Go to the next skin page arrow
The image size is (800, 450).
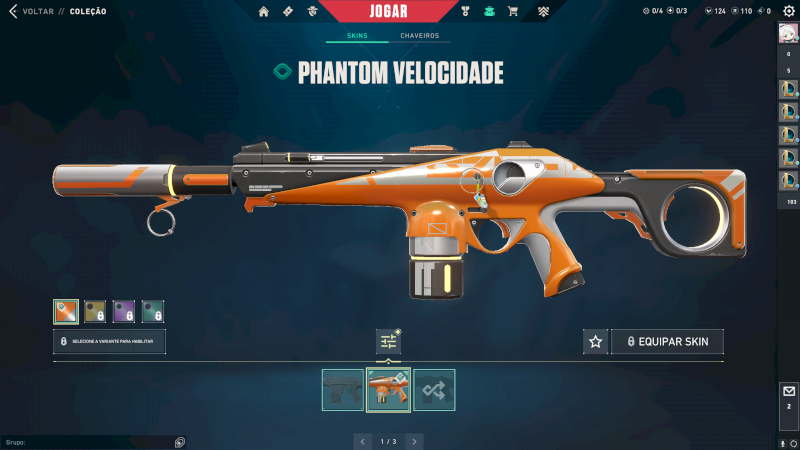(x=414, y=441)
